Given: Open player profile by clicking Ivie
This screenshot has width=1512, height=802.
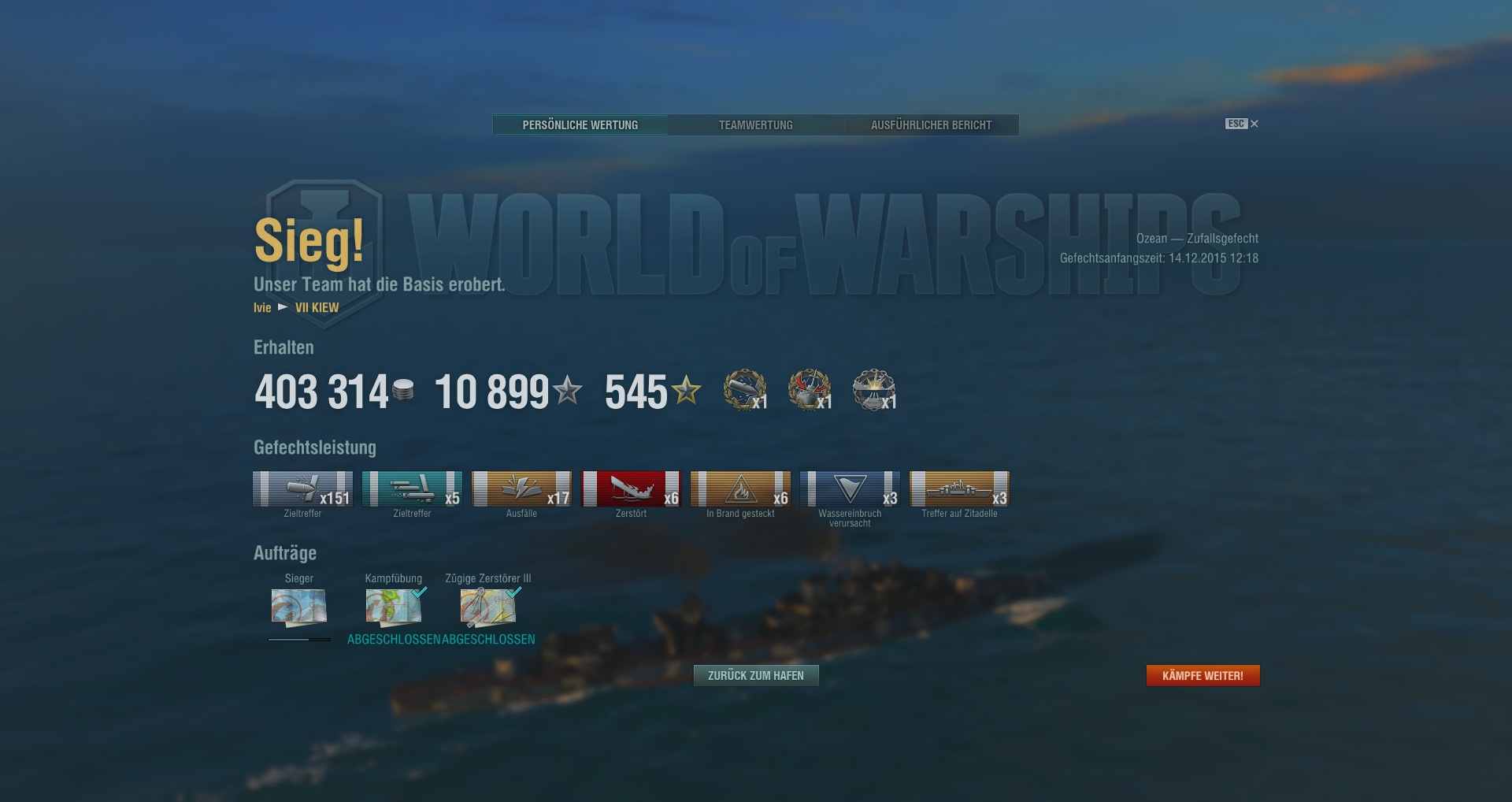Looking at the screenshot, I should point(261,308).
